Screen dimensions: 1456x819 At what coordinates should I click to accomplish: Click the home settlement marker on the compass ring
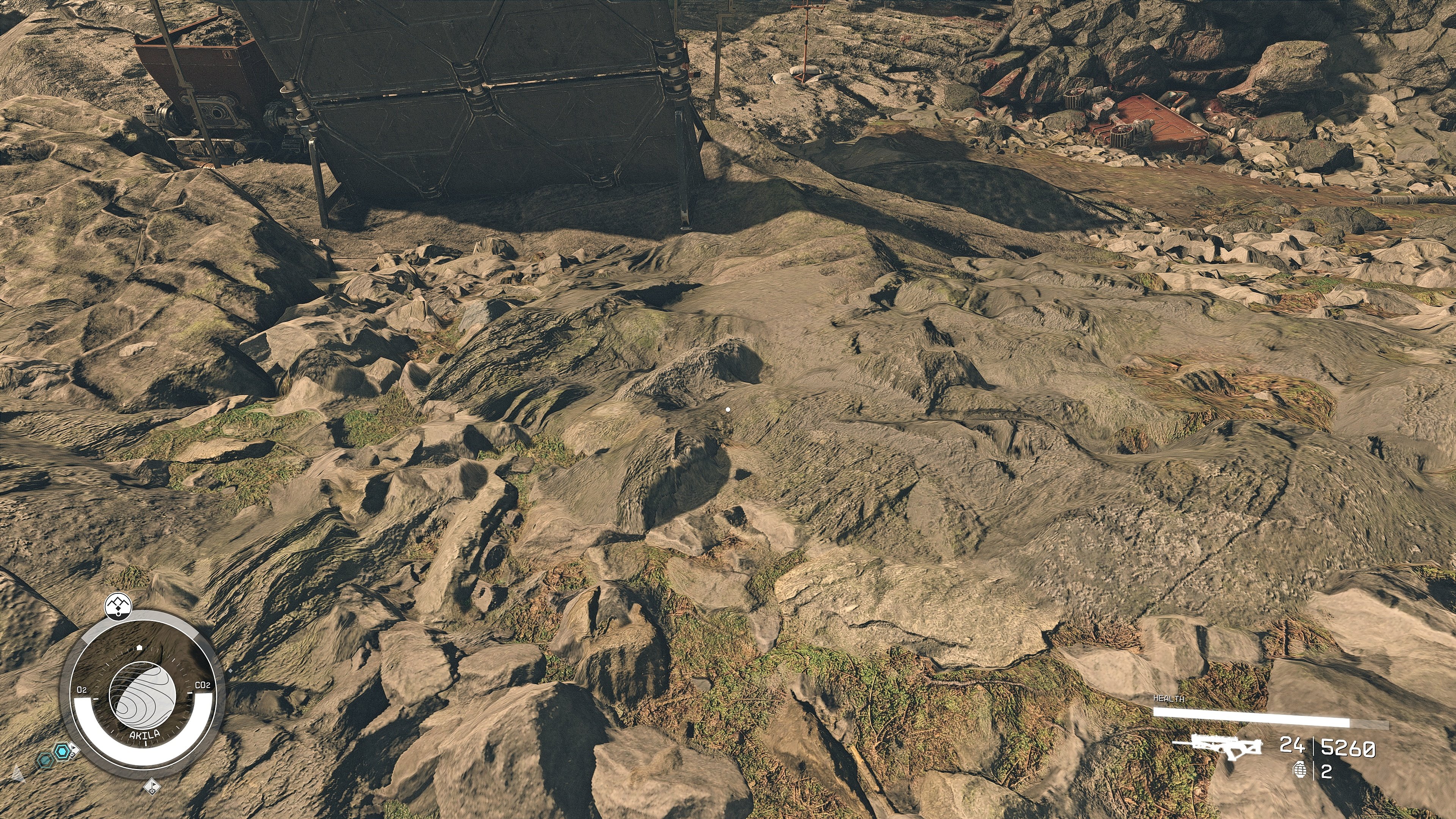point(140,647)
